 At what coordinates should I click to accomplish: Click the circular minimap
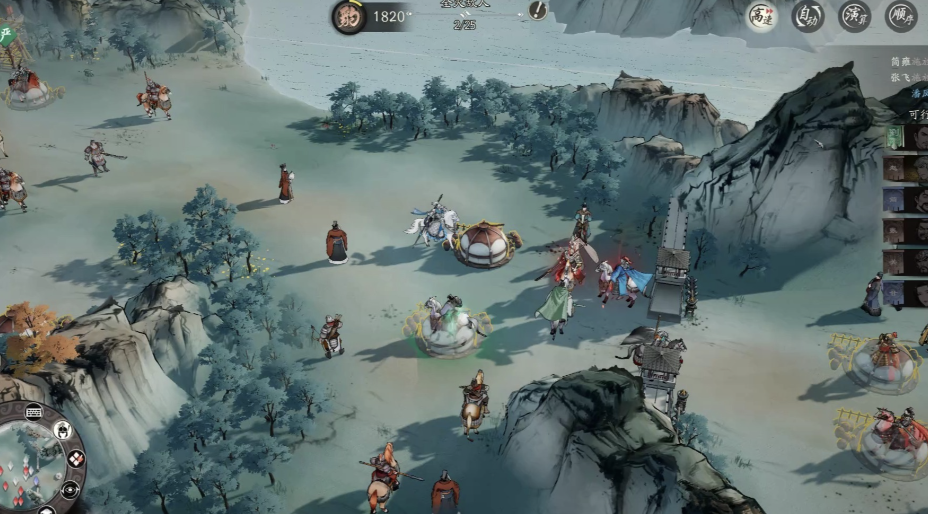[x=28, y=462]
